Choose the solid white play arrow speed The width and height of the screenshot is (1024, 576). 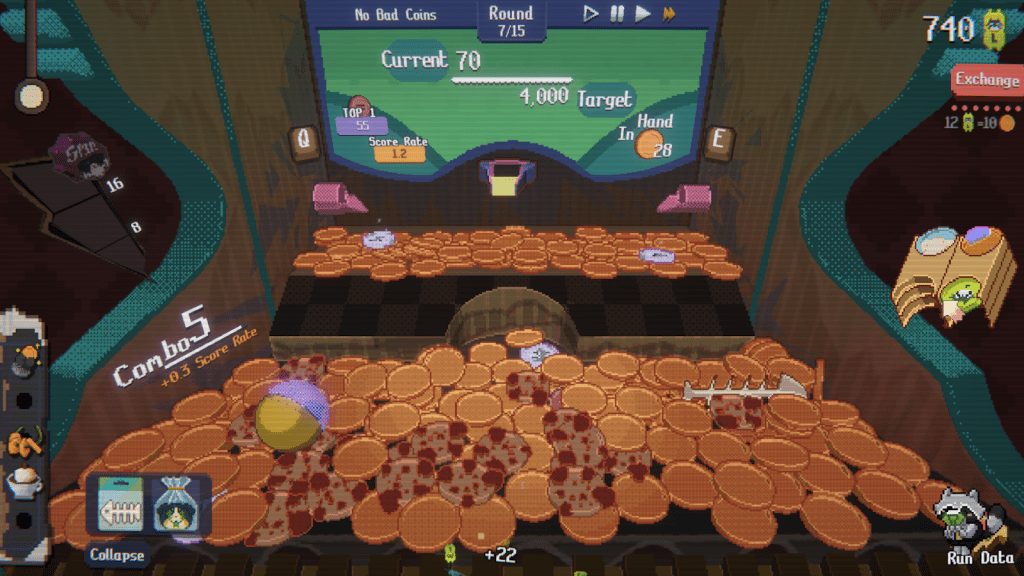(x=643, y=14)
